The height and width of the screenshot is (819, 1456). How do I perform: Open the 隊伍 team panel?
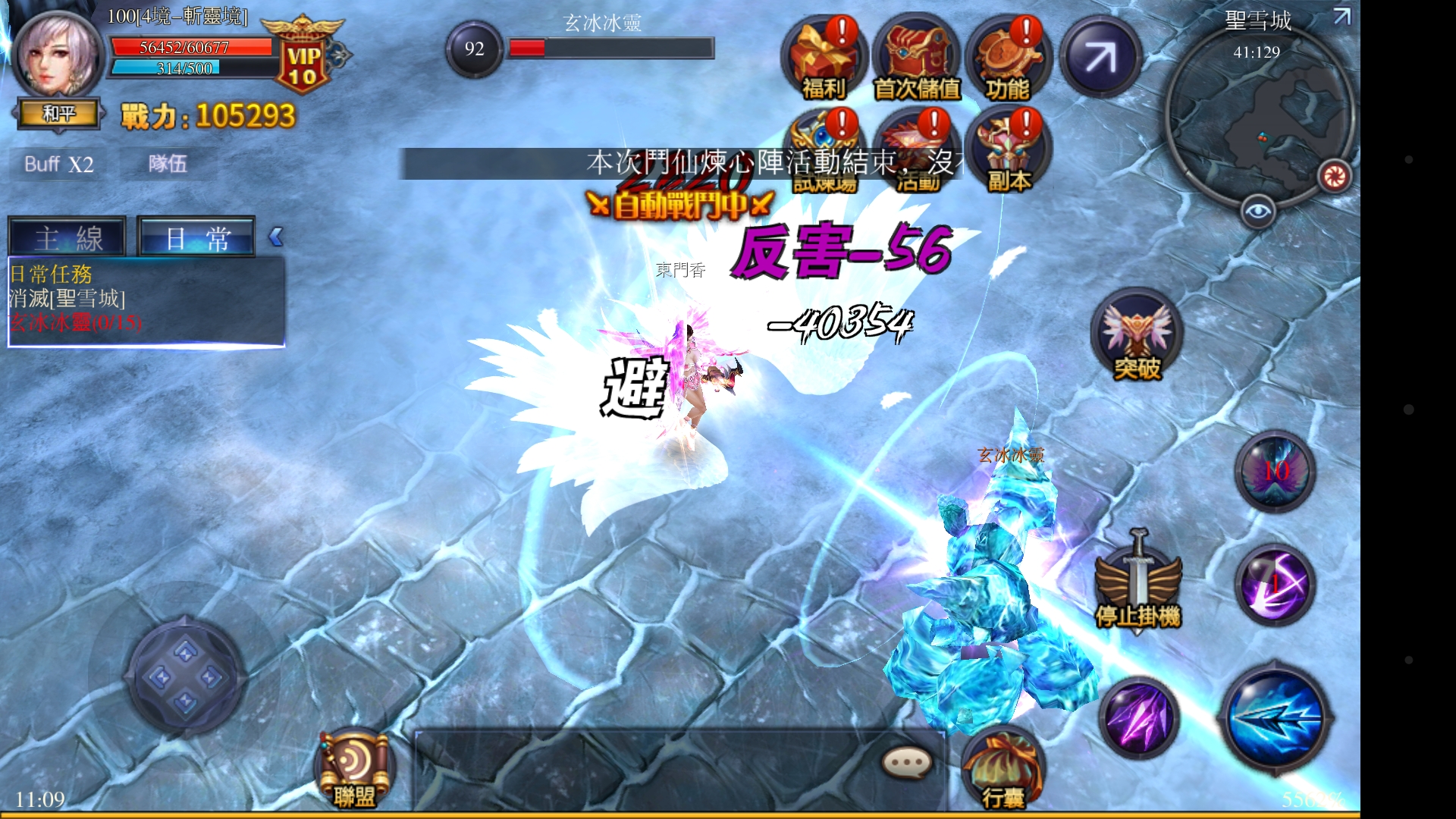167,164
